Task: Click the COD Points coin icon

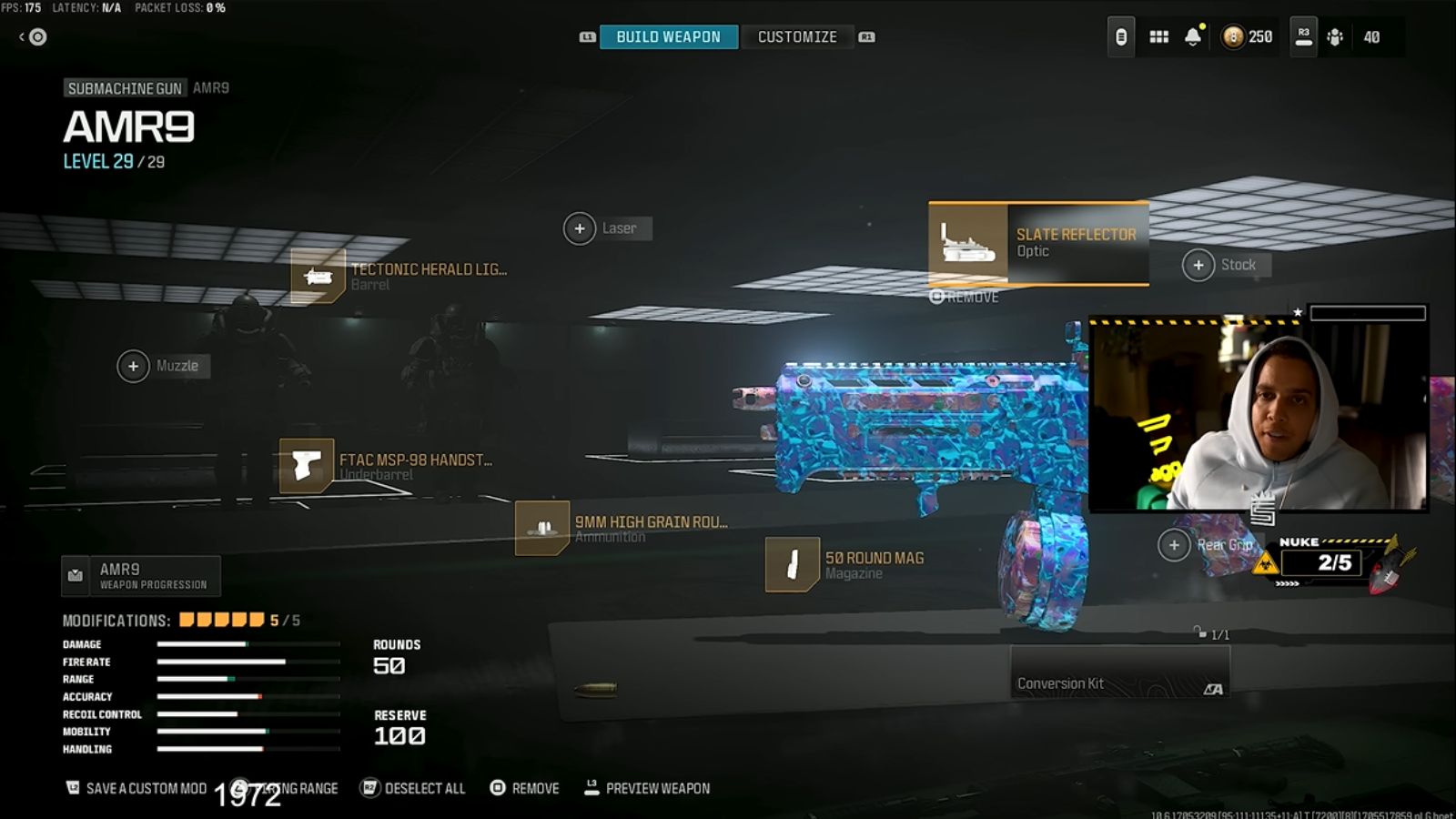Action: point(1234,37)
